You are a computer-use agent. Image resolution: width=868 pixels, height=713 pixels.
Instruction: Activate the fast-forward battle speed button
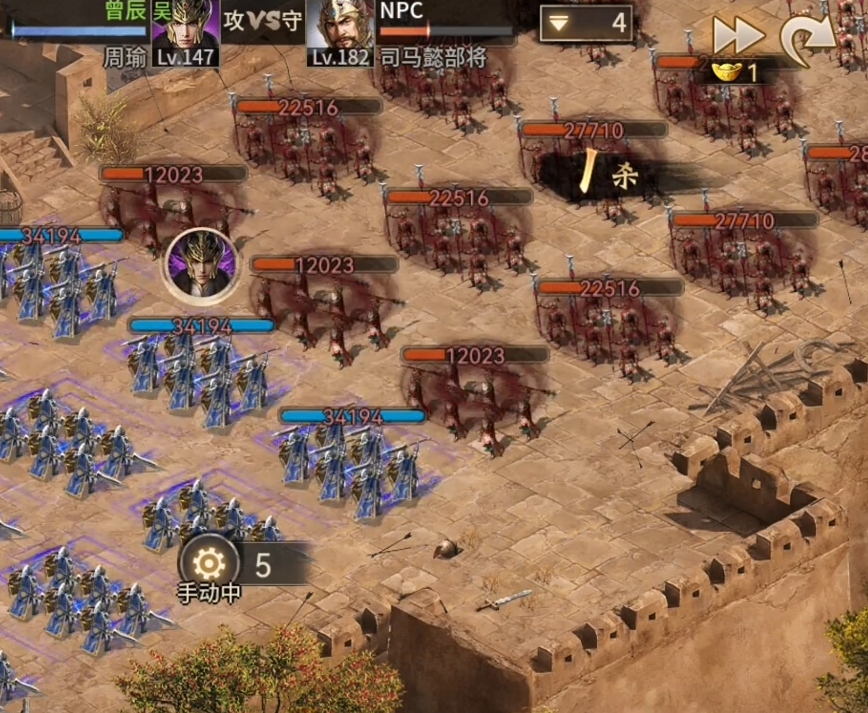pyautogui.click(x=738, y=35)
